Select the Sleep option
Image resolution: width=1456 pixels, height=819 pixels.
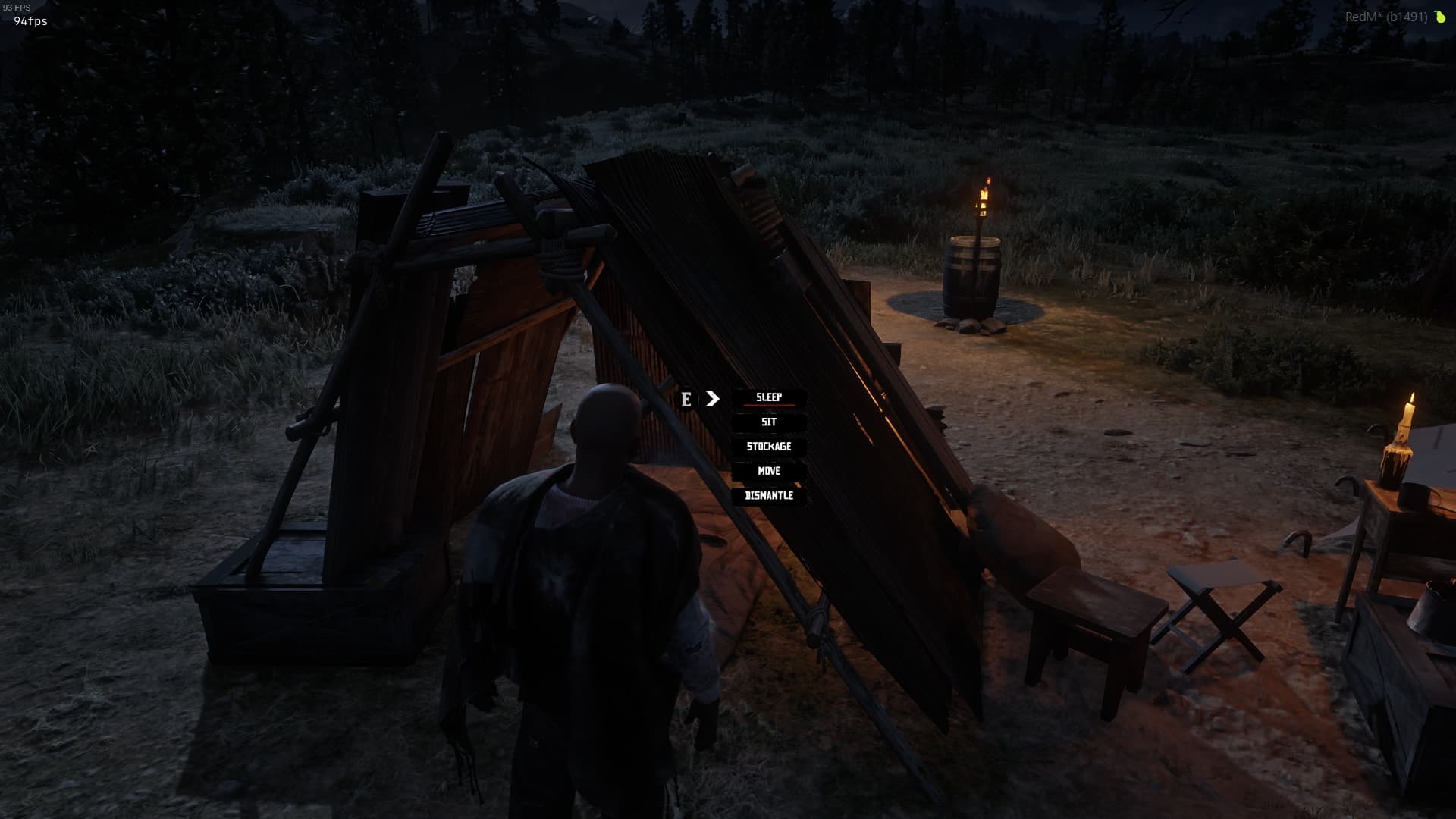coord(768,397)
